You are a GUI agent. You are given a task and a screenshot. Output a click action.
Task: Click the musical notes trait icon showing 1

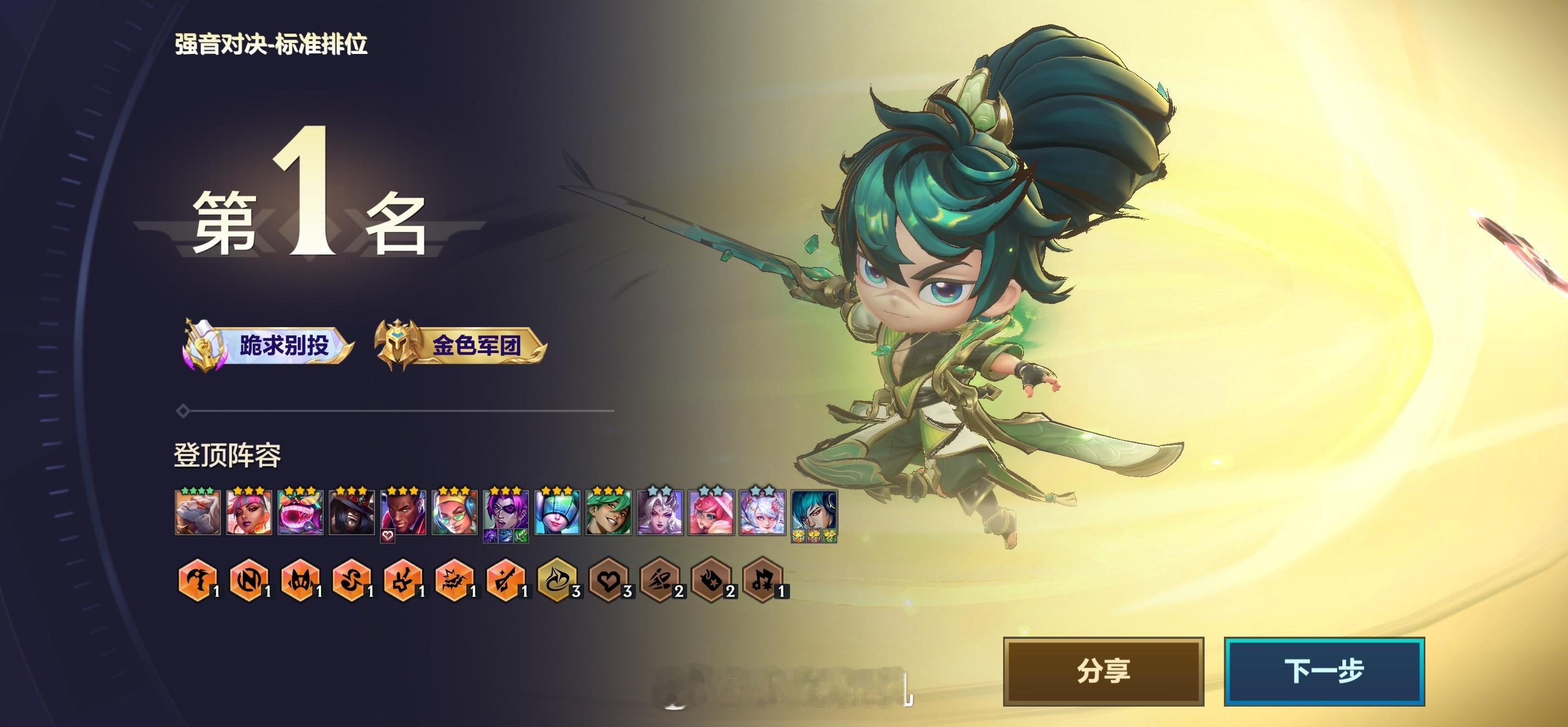(x=763, y=588)
